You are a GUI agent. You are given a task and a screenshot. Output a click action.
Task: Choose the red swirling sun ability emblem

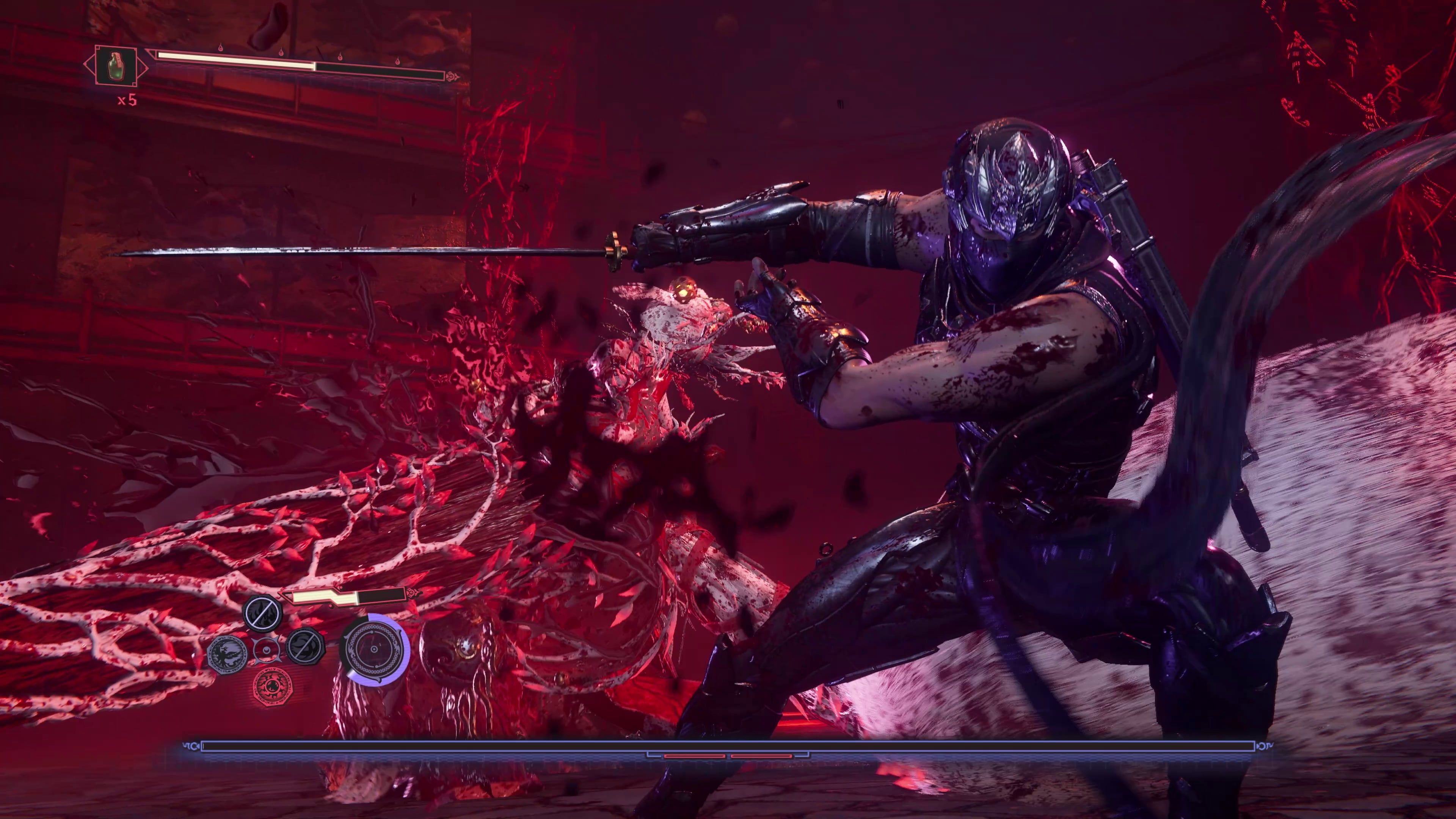(273, 686)
